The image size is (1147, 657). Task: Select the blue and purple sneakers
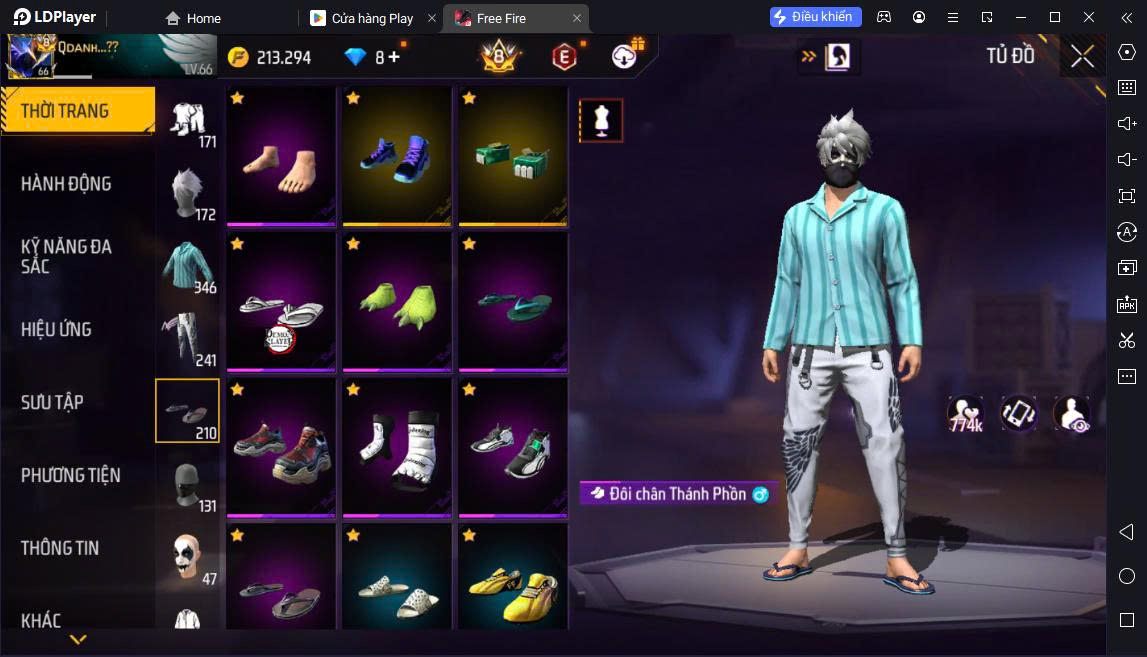click(397, 156)
